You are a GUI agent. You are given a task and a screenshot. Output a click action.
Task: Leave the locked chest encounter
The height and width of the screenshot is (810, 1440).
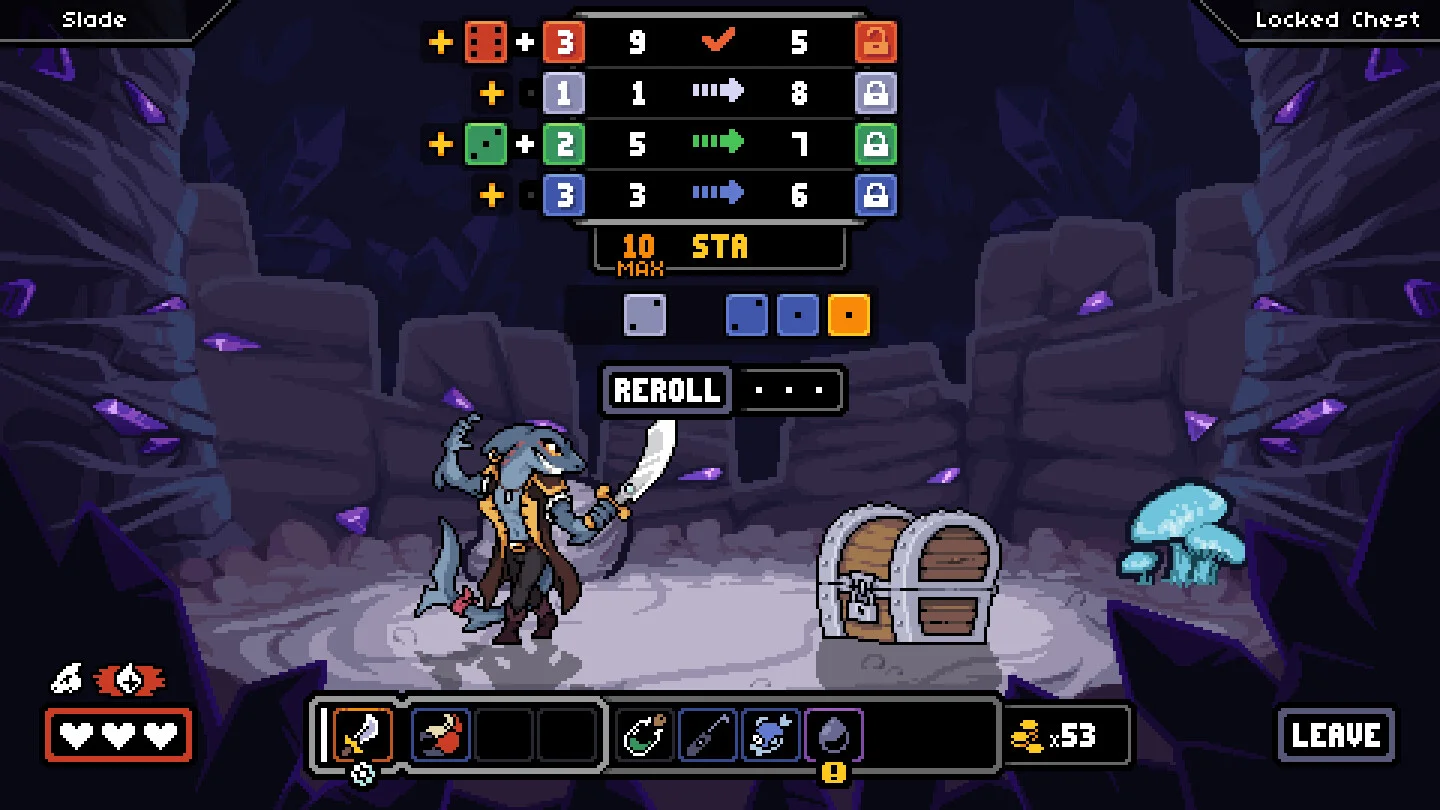(x=1336, y=735)
